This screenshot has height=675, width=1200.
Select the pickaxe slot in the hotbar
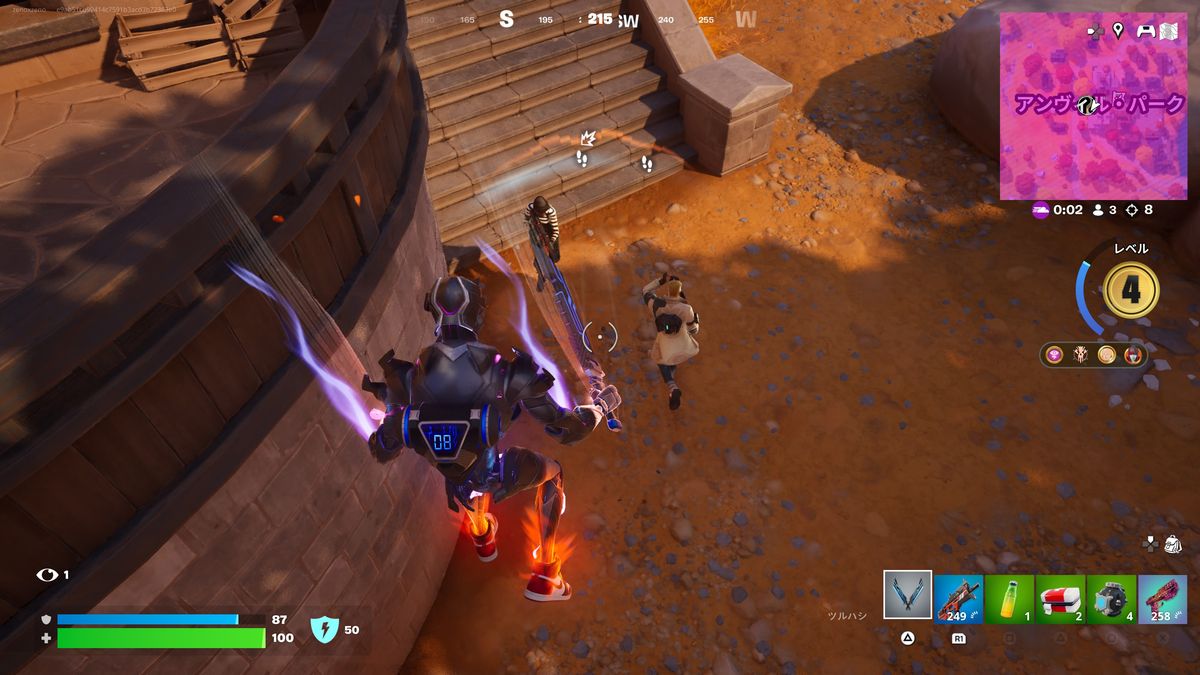tap(908, 596)
